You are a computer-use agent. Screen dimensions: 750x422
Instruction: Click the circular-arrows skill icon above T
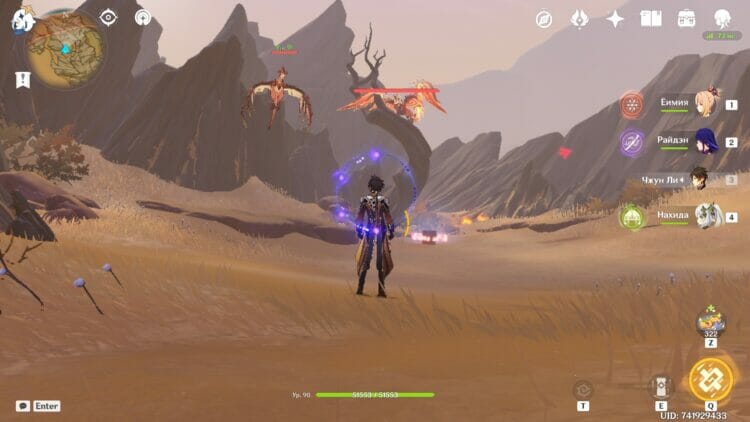click(583, 388)
